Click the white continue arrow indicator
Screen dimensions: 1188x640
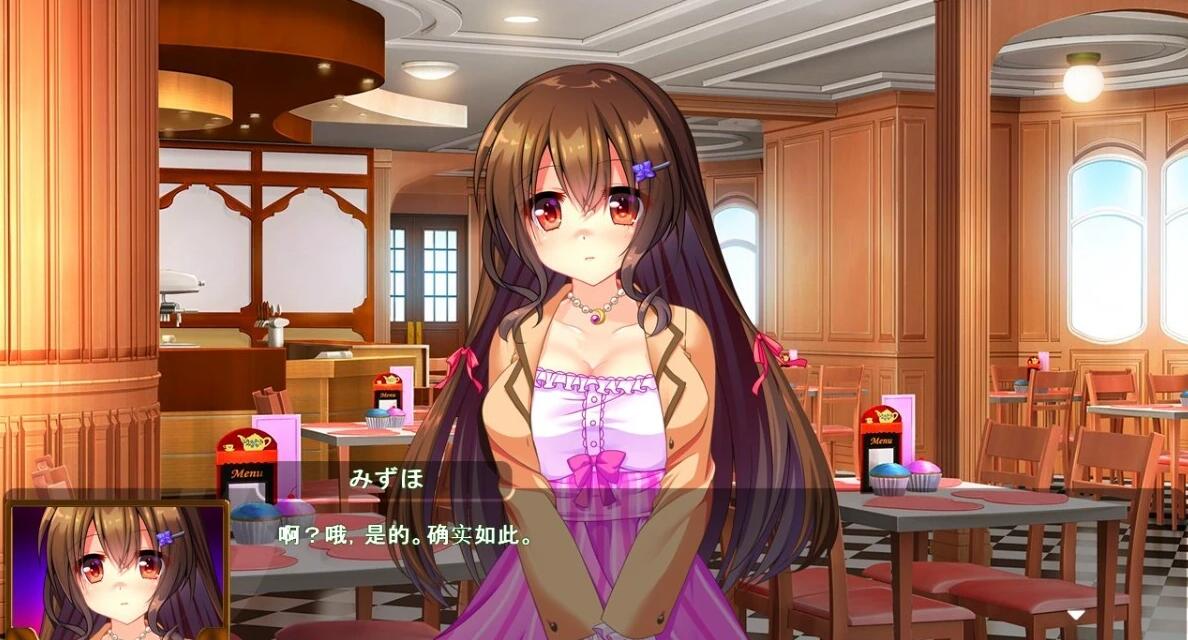pos(1075,614)
